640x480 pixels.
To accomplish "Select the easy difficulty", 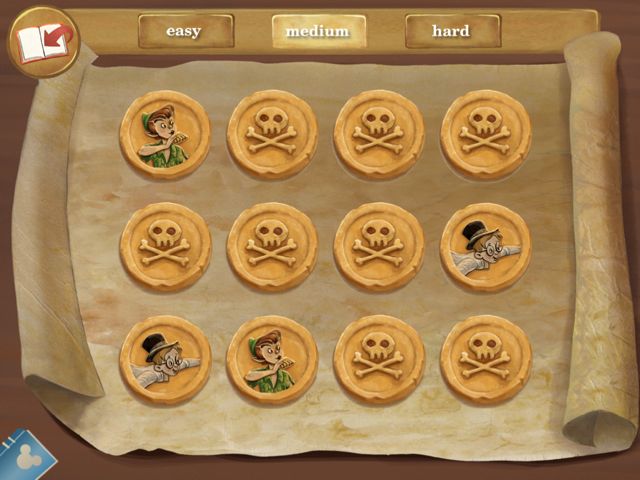I will 185,31.
